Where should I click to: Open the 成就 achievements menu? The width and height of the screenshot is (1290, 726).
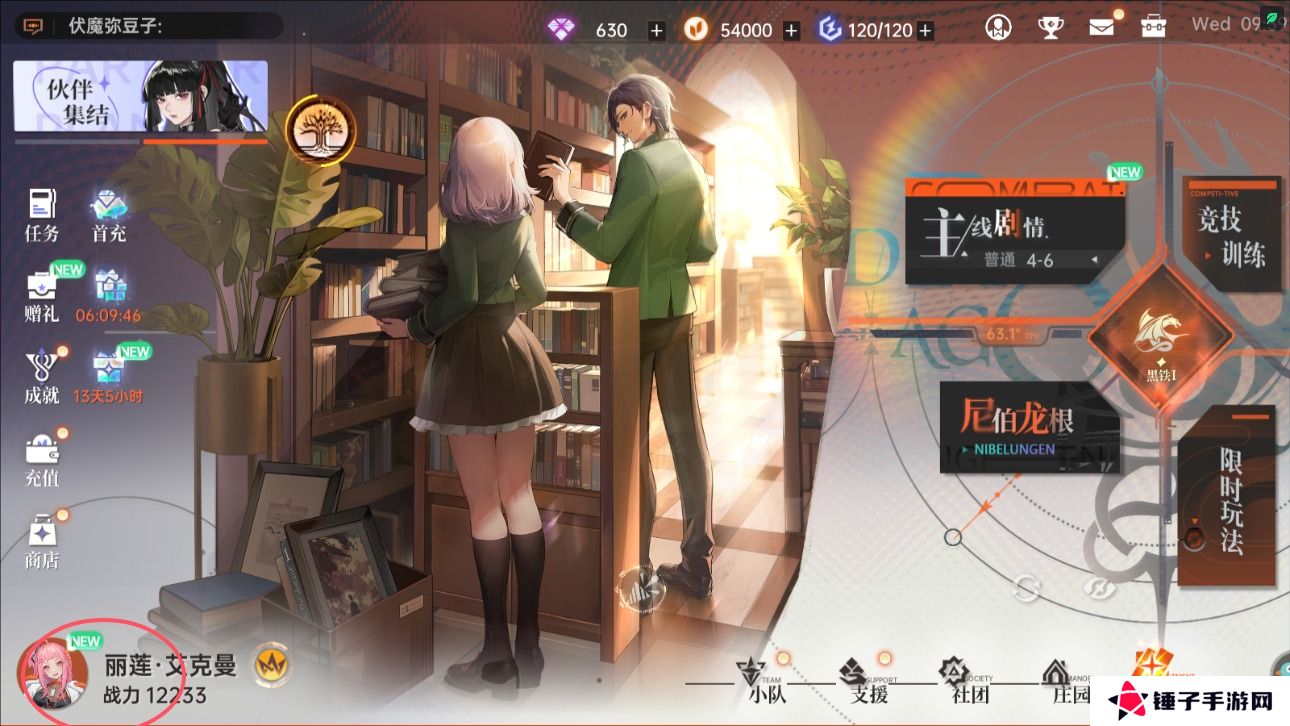point(42,378)
